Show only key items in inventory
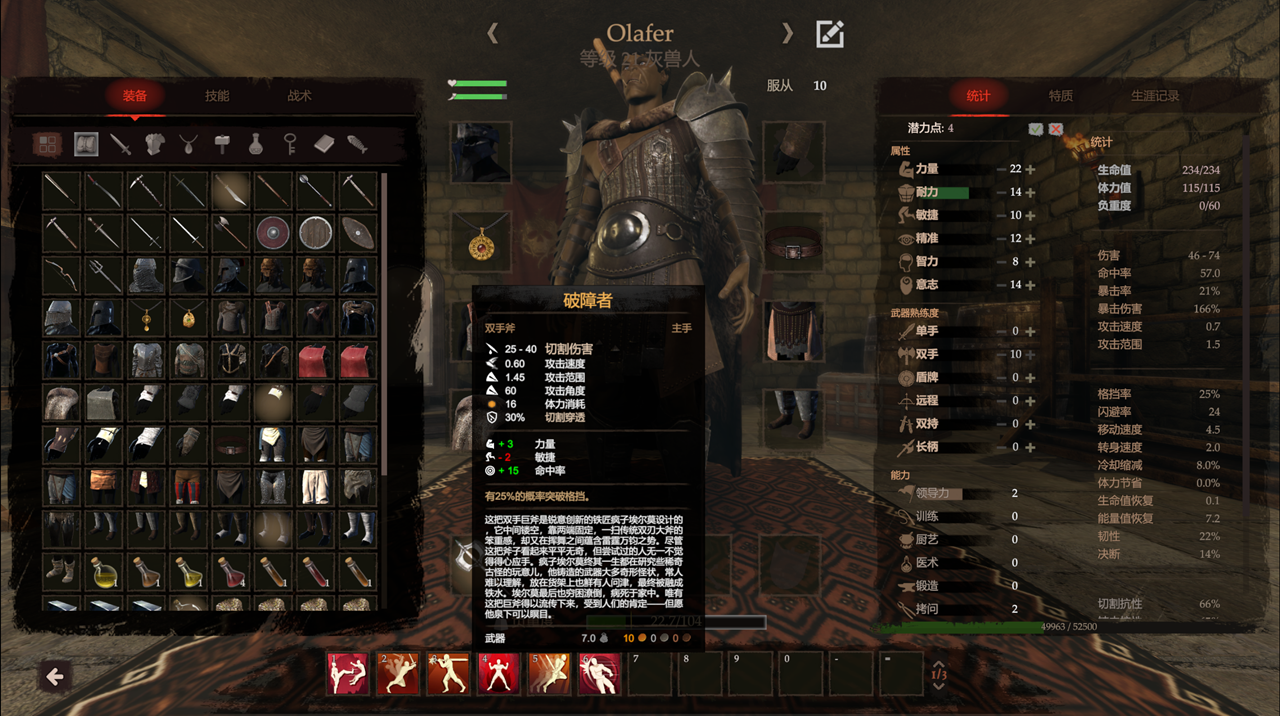Viewport: 1280px width, 716px height. pos(290,144)
